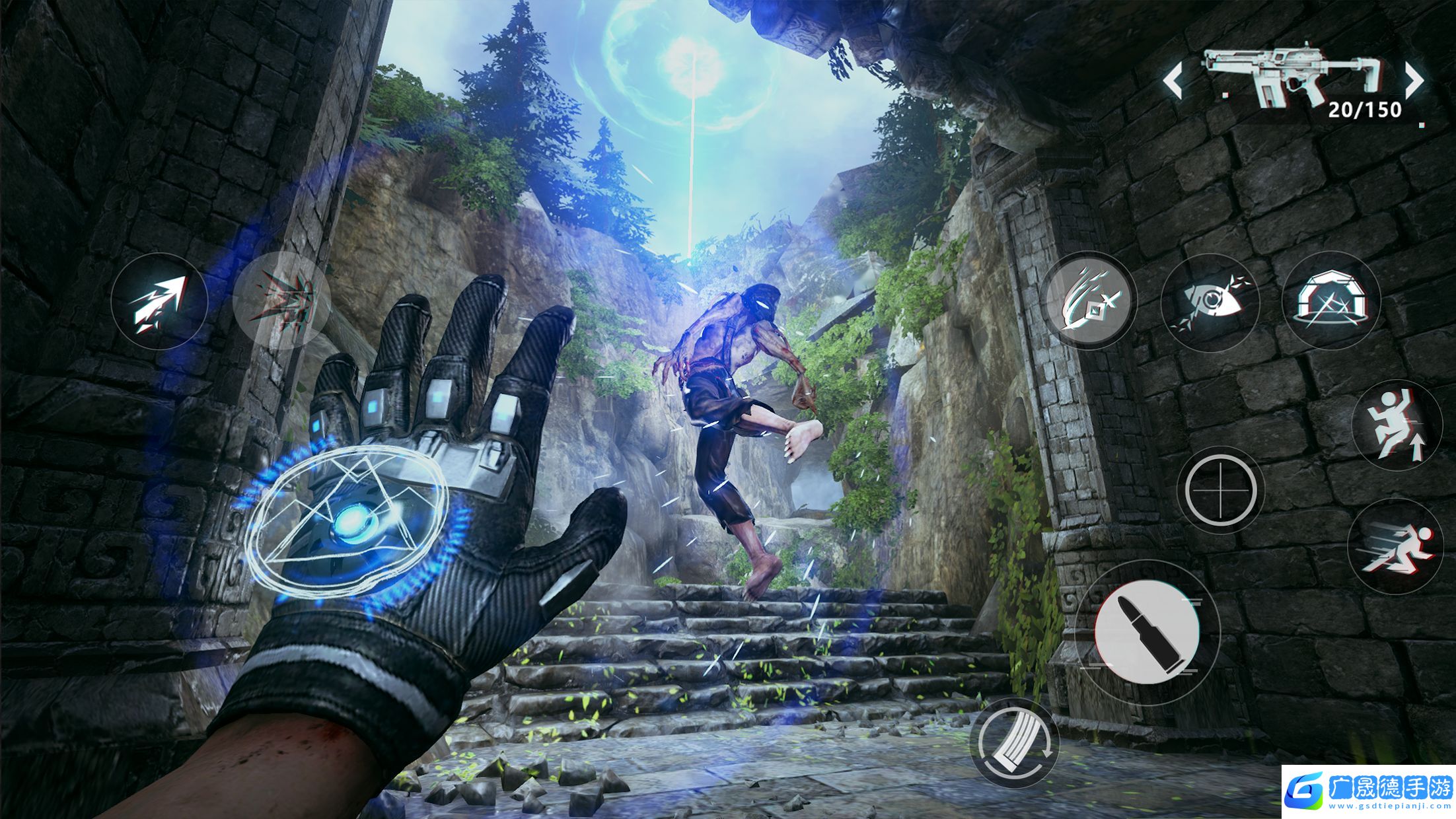Deploy the dome shield ability

pos(1330,301)
